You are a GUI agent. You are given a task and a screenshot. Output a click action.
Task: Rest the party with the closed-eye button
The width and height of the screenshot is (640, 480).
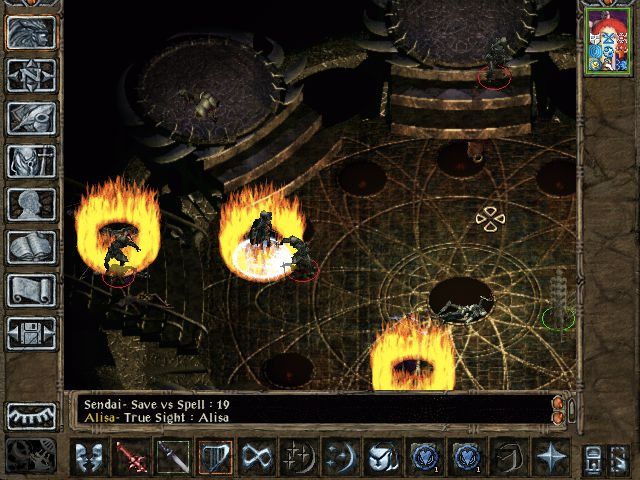pyautogui.click(x=31, y=416)
